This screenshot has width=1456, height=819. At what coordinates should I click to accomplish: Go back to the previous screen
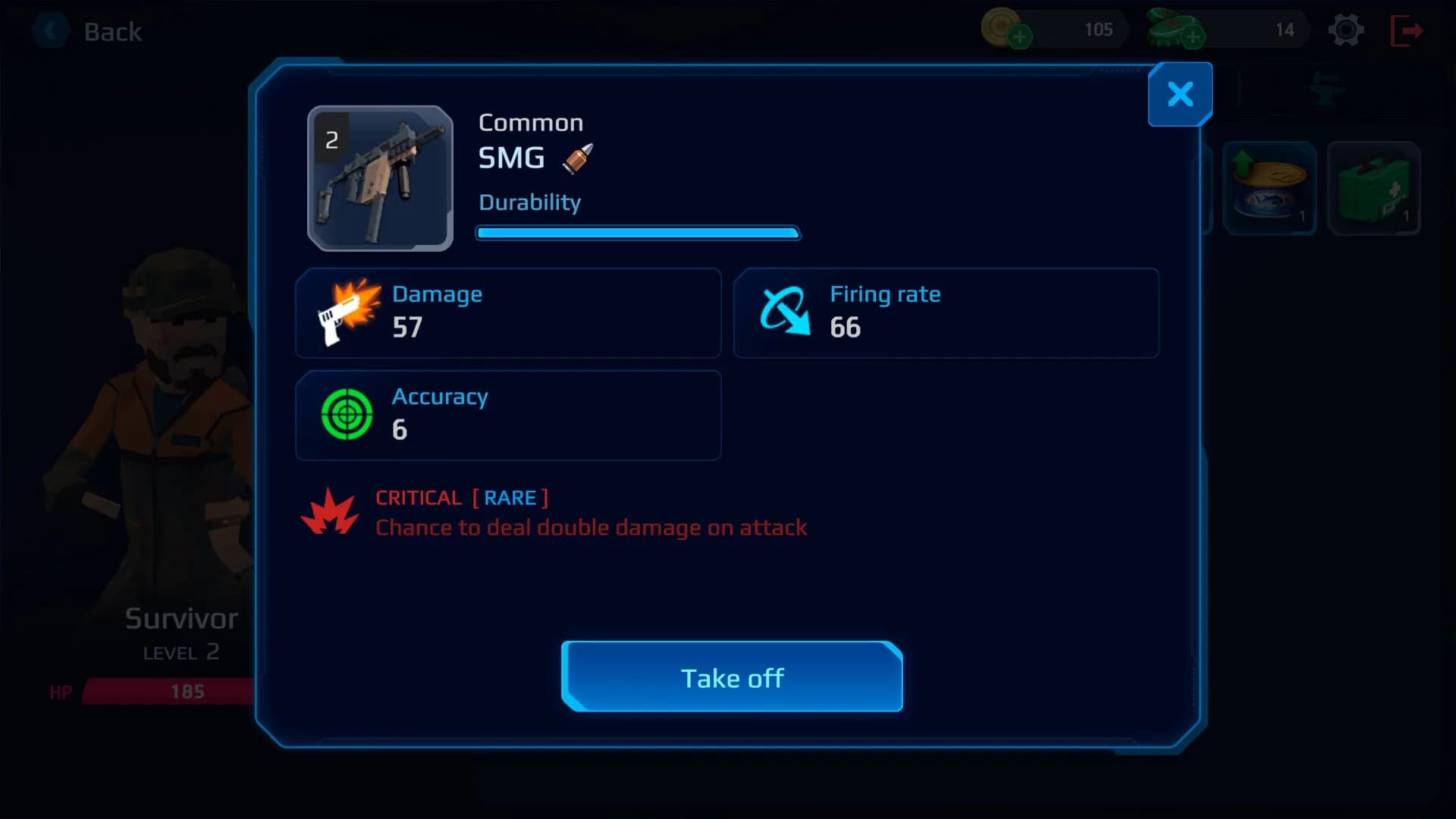89,32
